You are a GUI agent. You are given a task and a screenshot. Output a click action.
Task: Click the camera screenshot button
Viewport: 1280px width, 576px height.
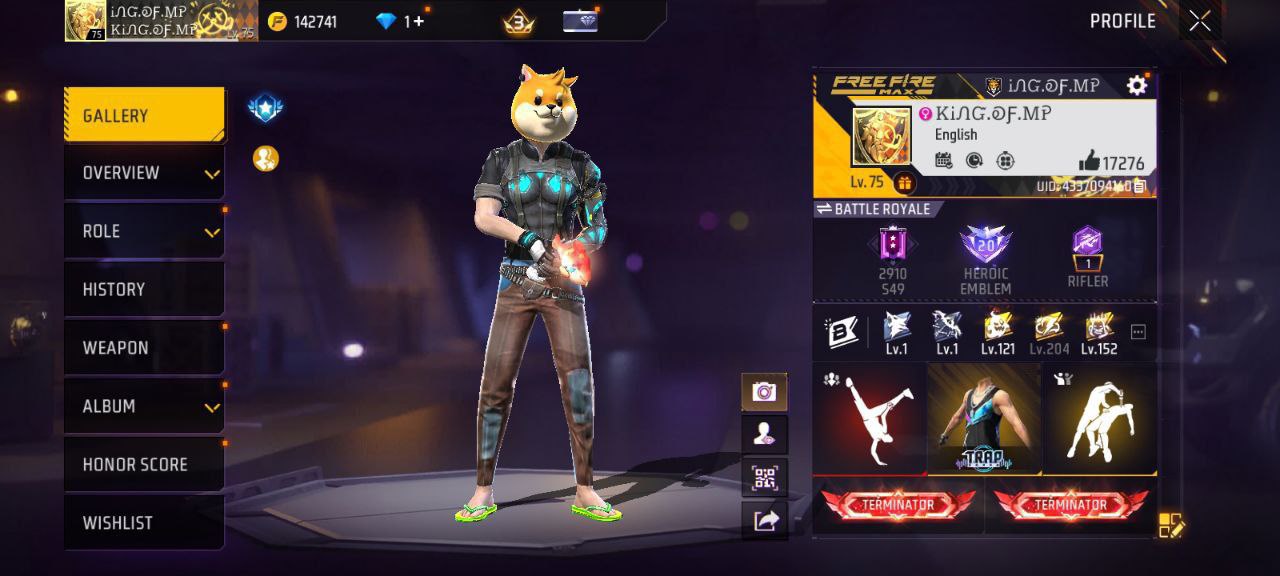click(765, 392)
